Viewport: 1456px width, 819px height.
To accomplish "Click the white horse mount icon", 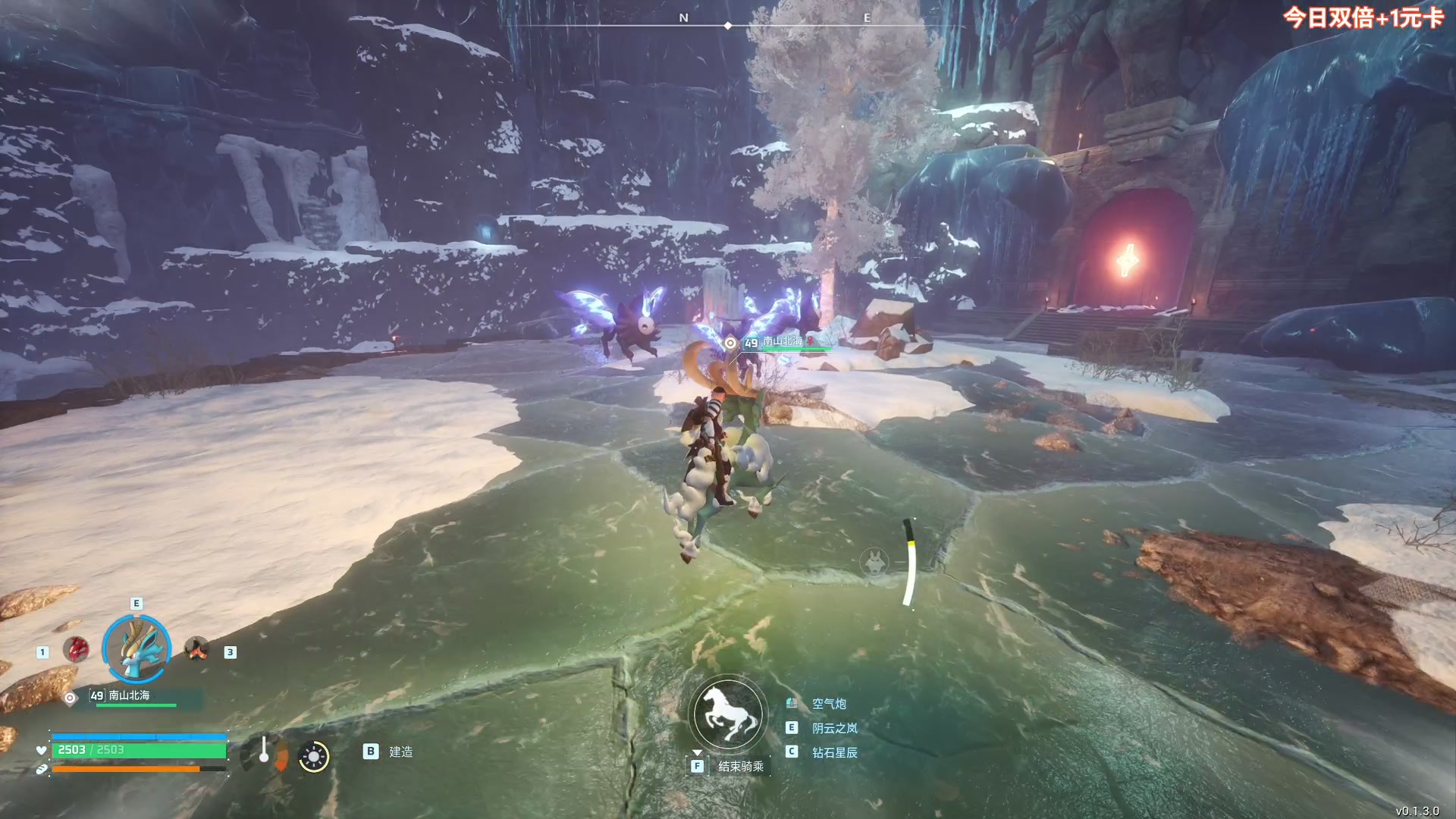I will pos(728,714).
